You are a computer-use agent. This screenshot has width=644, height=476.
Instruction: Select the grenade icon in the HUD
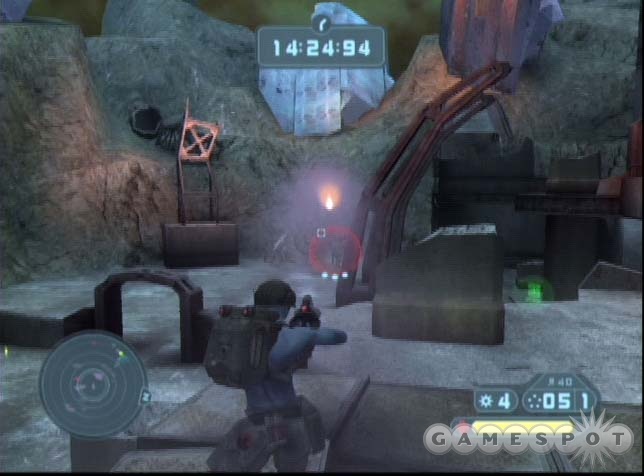pyautogui.click(x=484, y=401)
